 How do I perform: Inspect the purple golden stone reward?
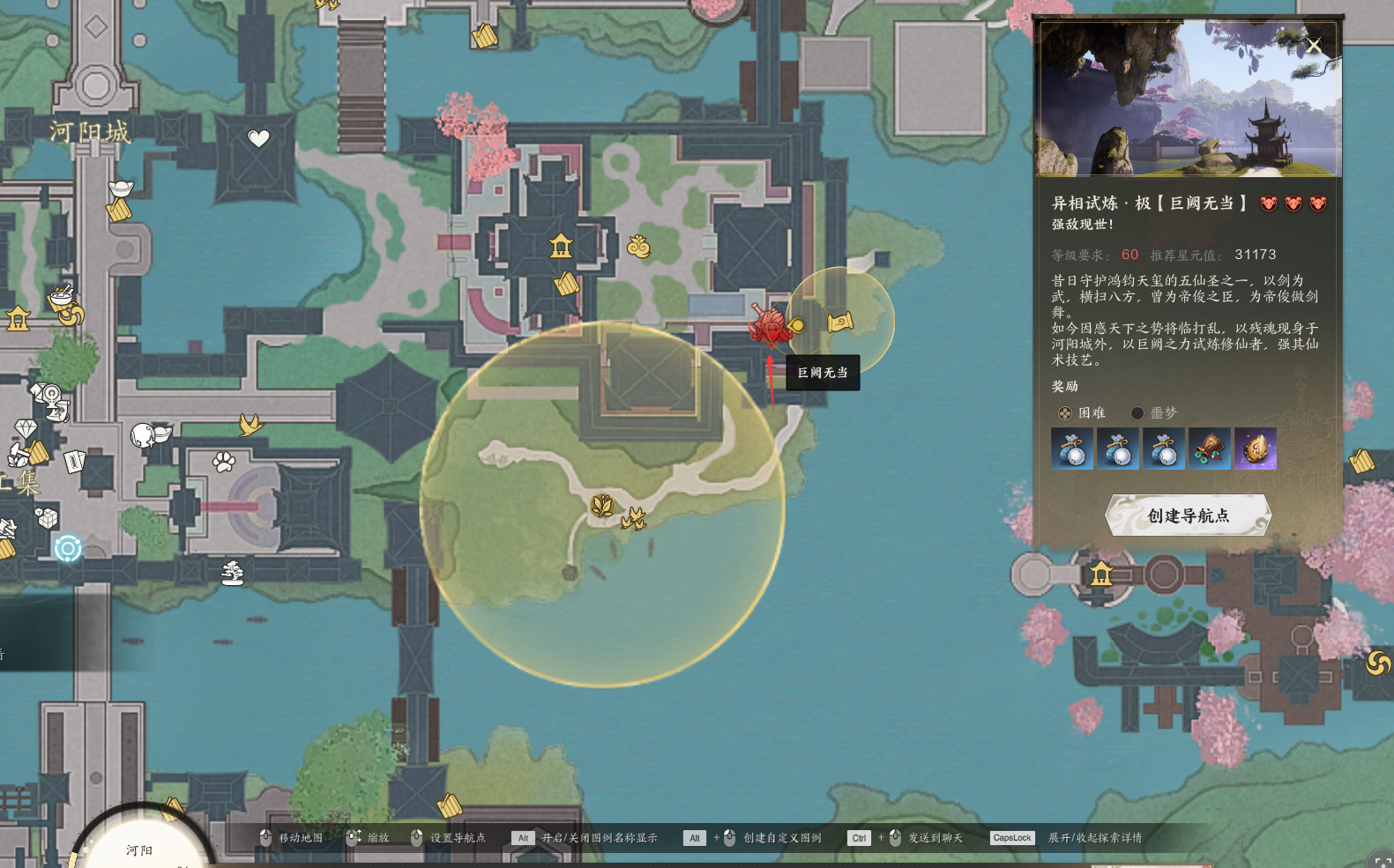click(1255, 449)
